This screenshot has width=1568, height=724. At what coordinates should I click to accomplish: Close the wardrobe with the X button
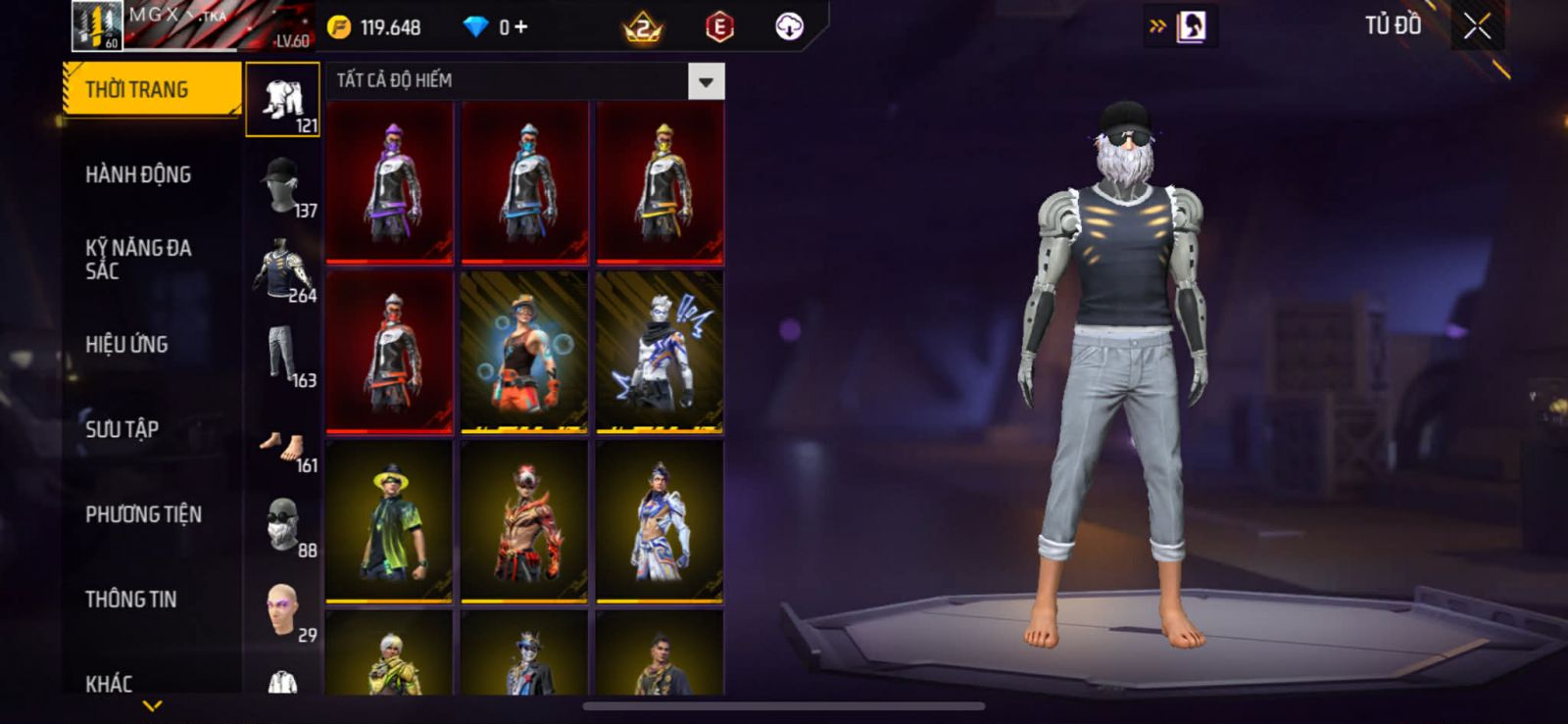1477,27
